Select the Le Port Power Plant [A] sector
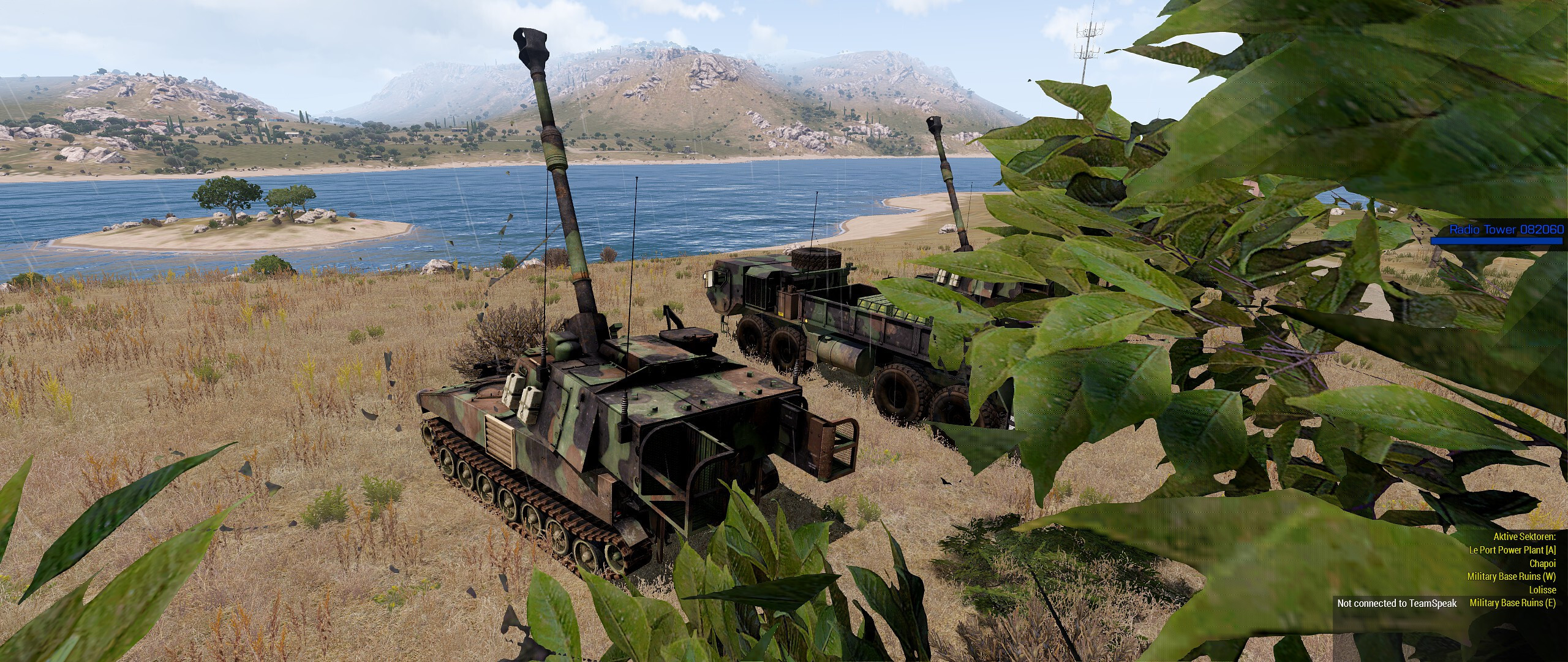 click(x=1520, y=550)
